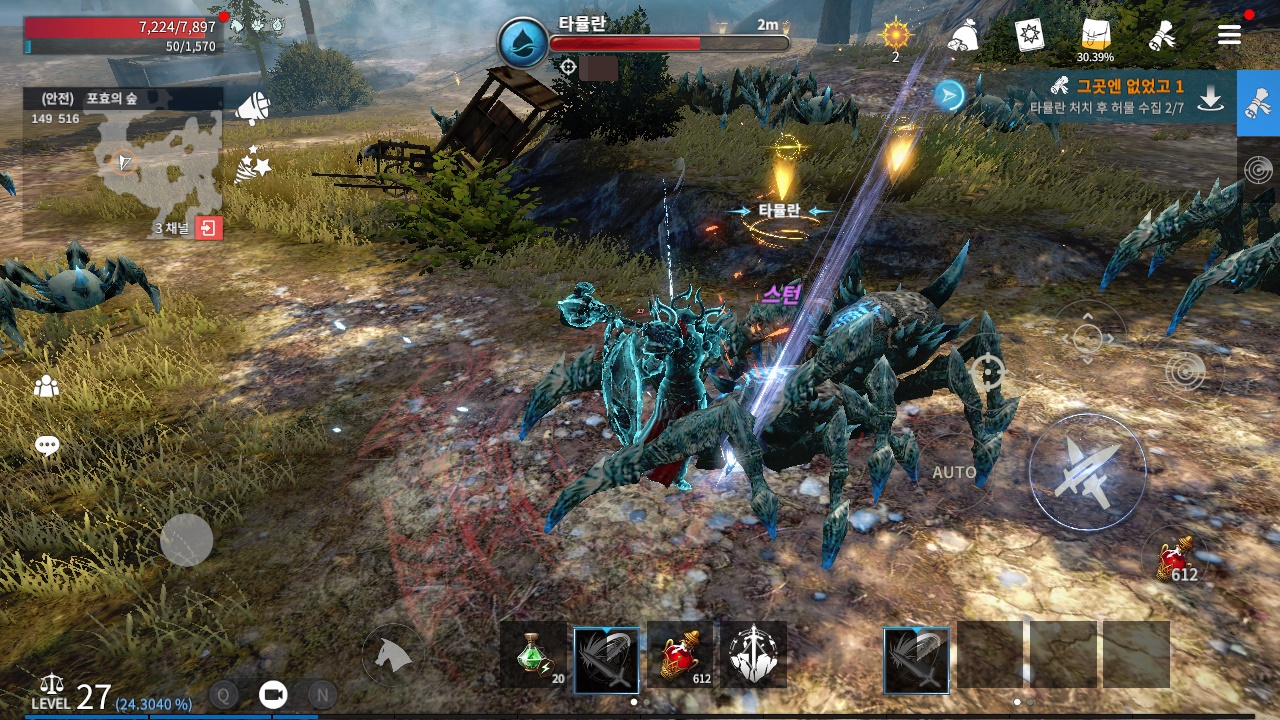Viewport: 1280px width, 720px height.
Task: Toggle the camera view button
Action: 272,694
